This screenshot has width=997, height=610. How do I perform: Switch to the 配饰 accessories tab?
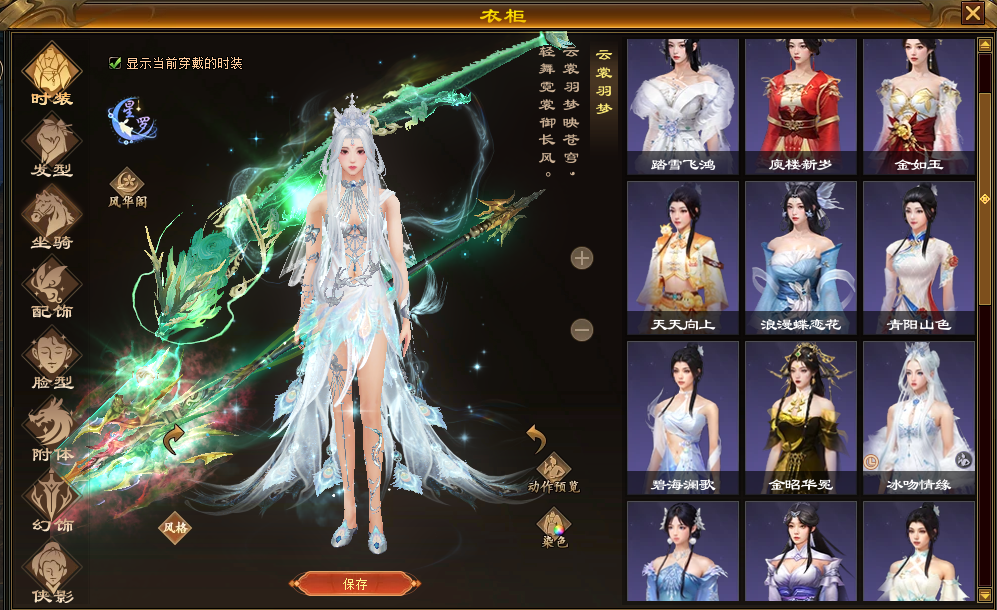coord(51,285)
